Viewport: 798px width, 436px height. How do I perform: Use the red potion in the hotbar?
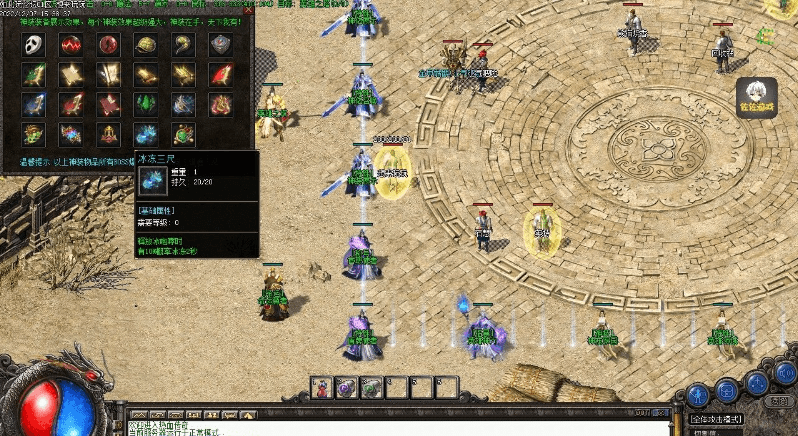323,387
